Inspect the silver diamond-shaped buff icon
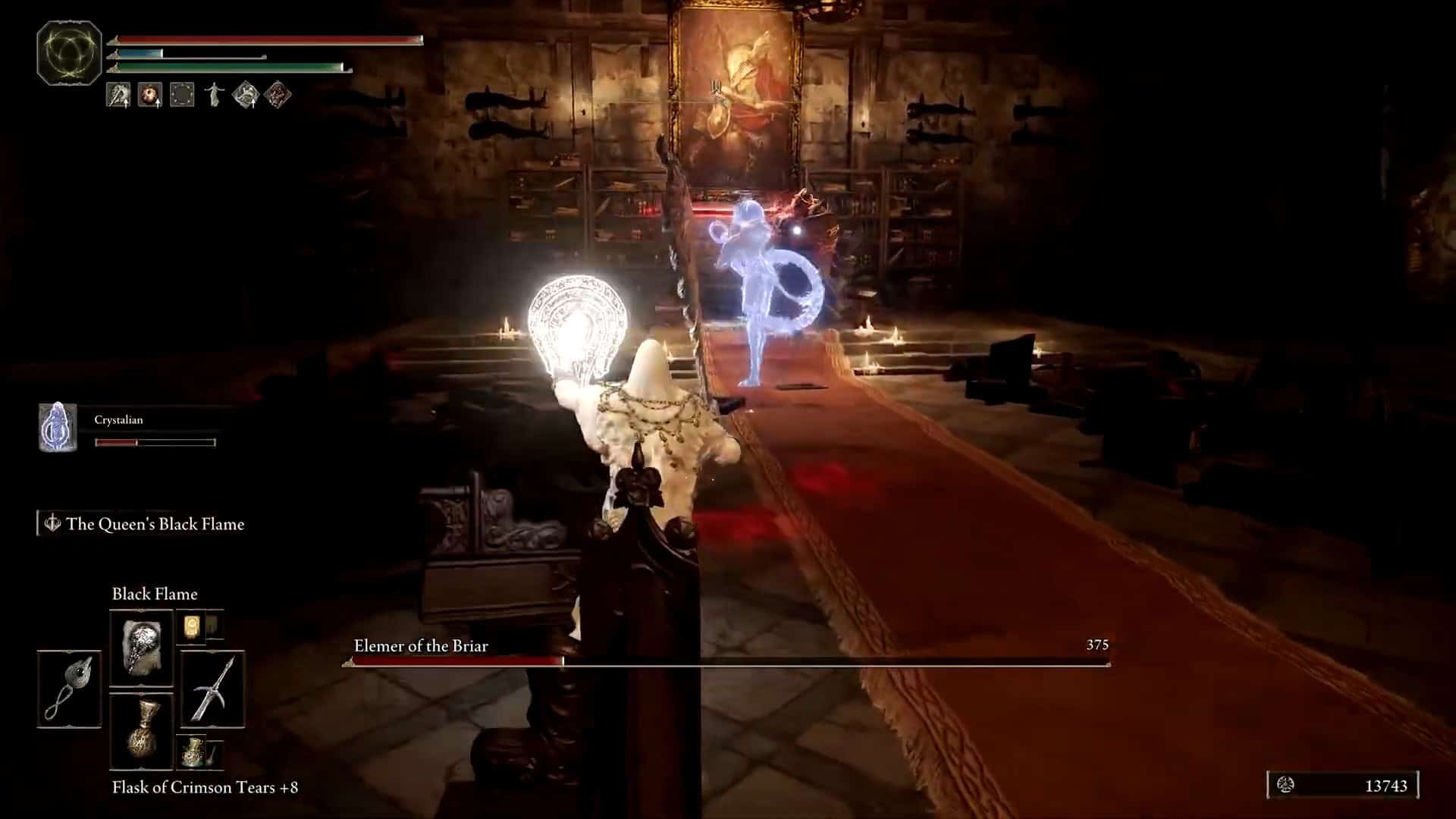 [246, 95]
